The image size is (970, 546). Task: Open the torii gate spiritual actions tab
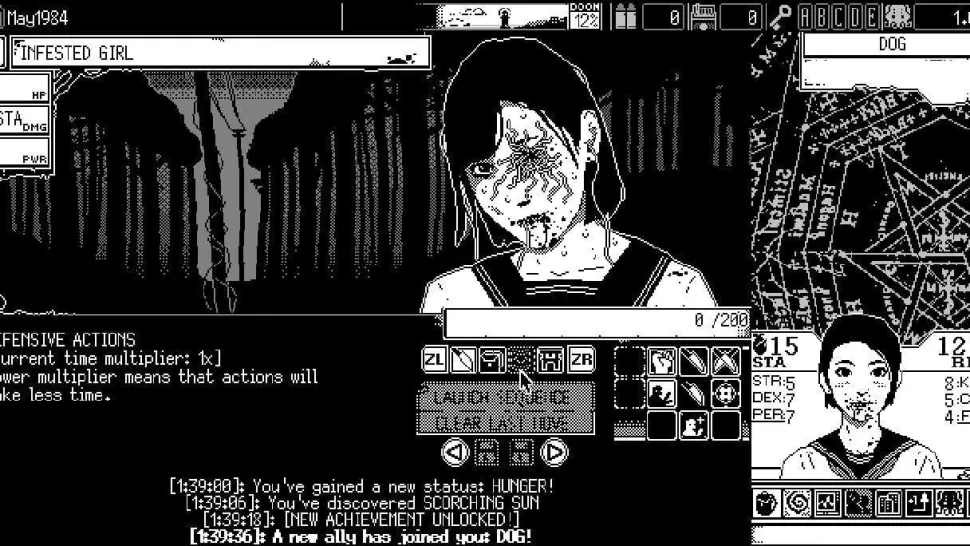coord(550,359)
